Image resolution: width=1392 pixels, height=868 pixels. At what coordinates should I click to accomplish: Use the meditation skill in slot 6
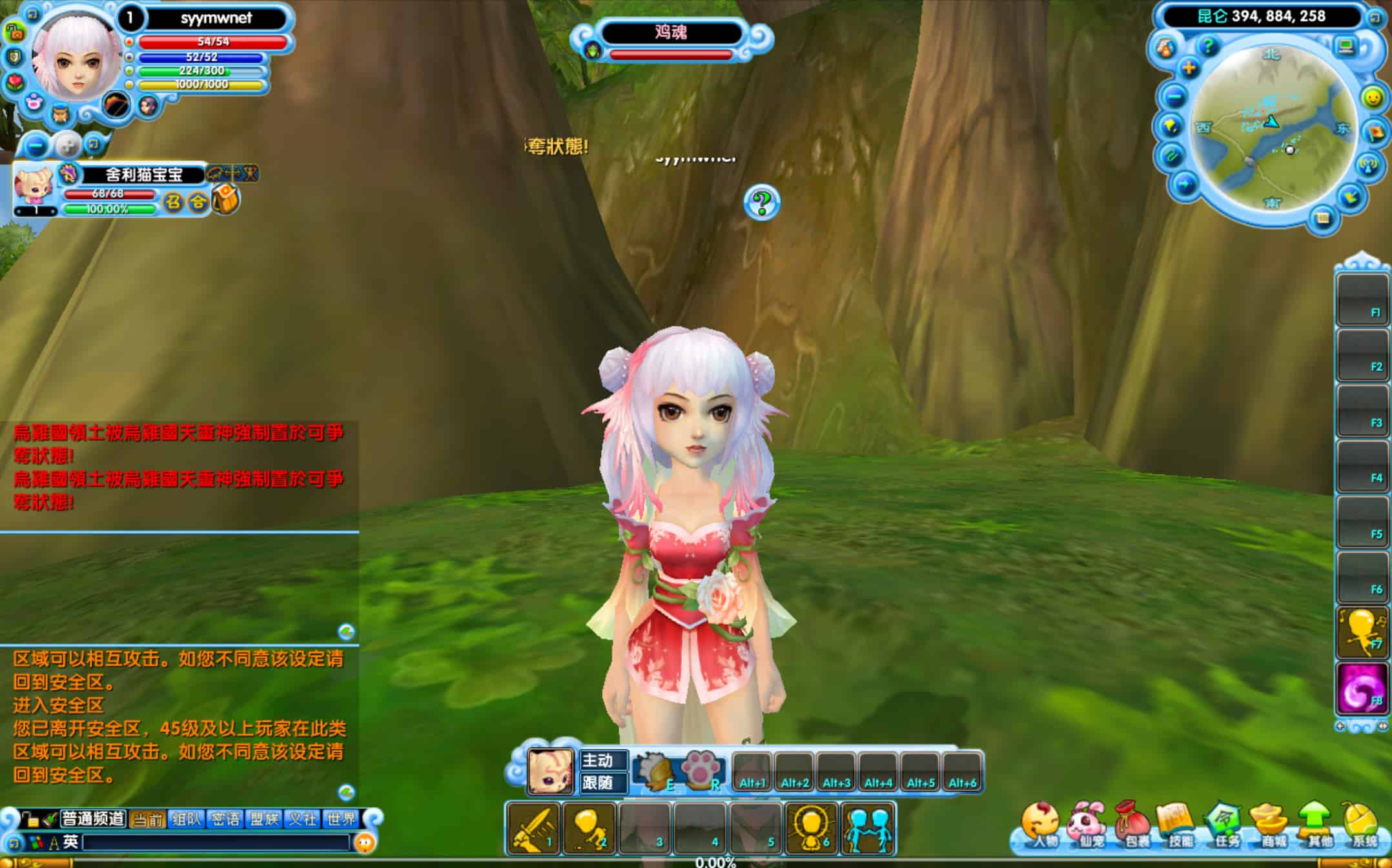[812, 829]
